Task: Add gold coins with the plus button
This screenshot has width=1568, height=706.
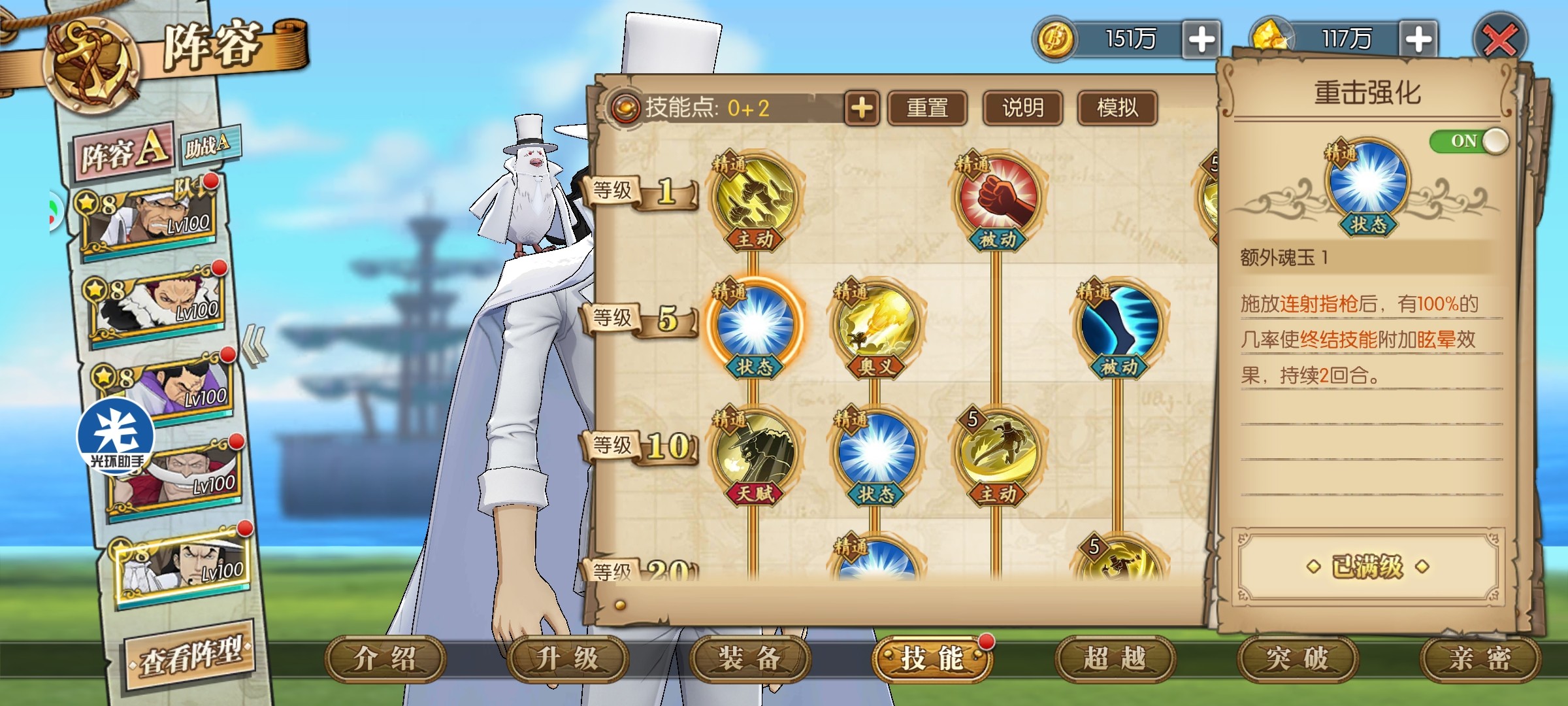Action: 1201,41
